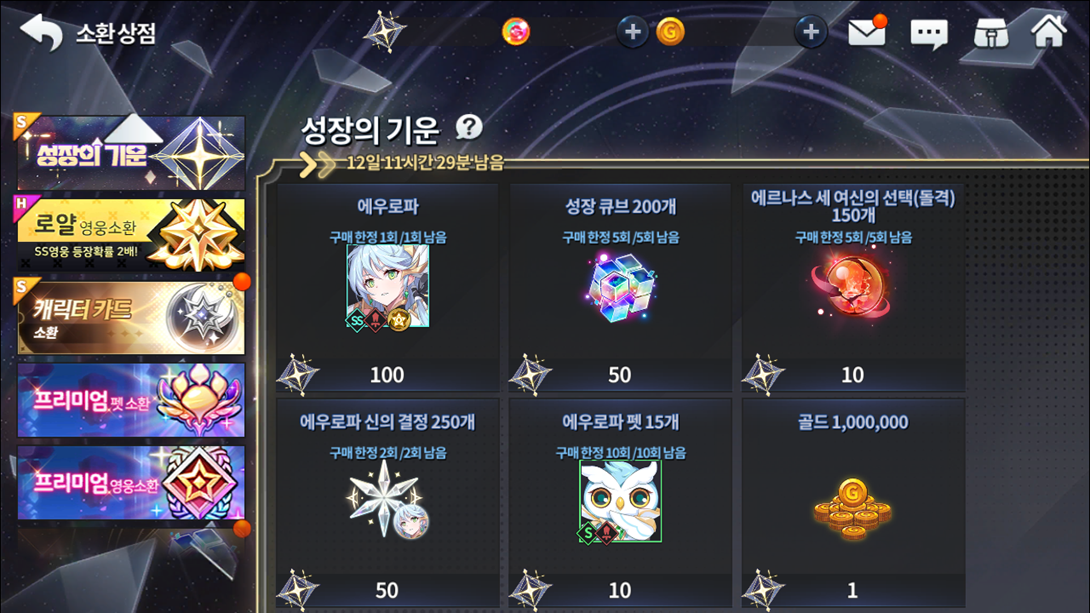Select the 에르나스 세 여신의 선택 item
Screen dimensions: 1090x613
(x=853, y=287)
